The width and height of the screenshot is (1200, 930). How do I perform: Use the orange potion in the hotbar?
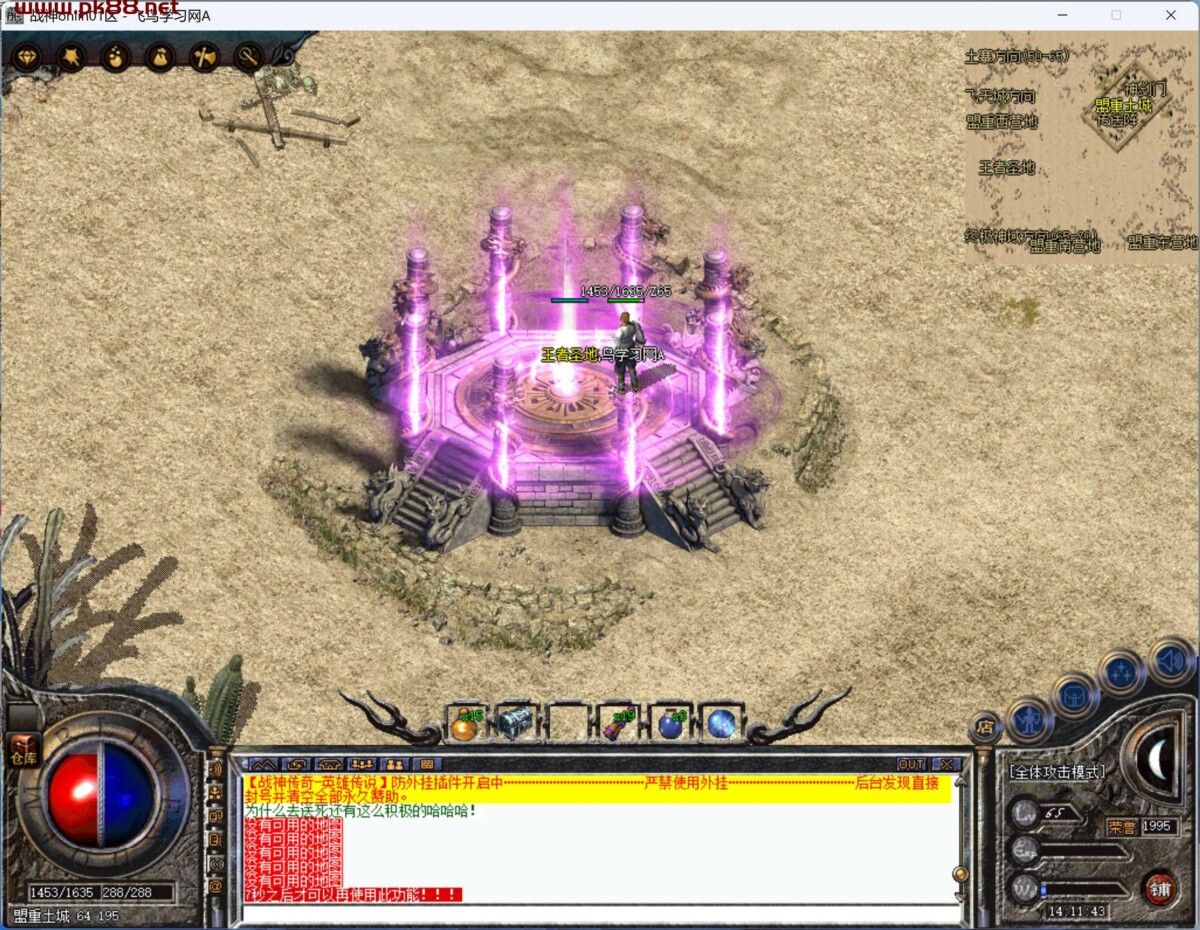(464, 723)
